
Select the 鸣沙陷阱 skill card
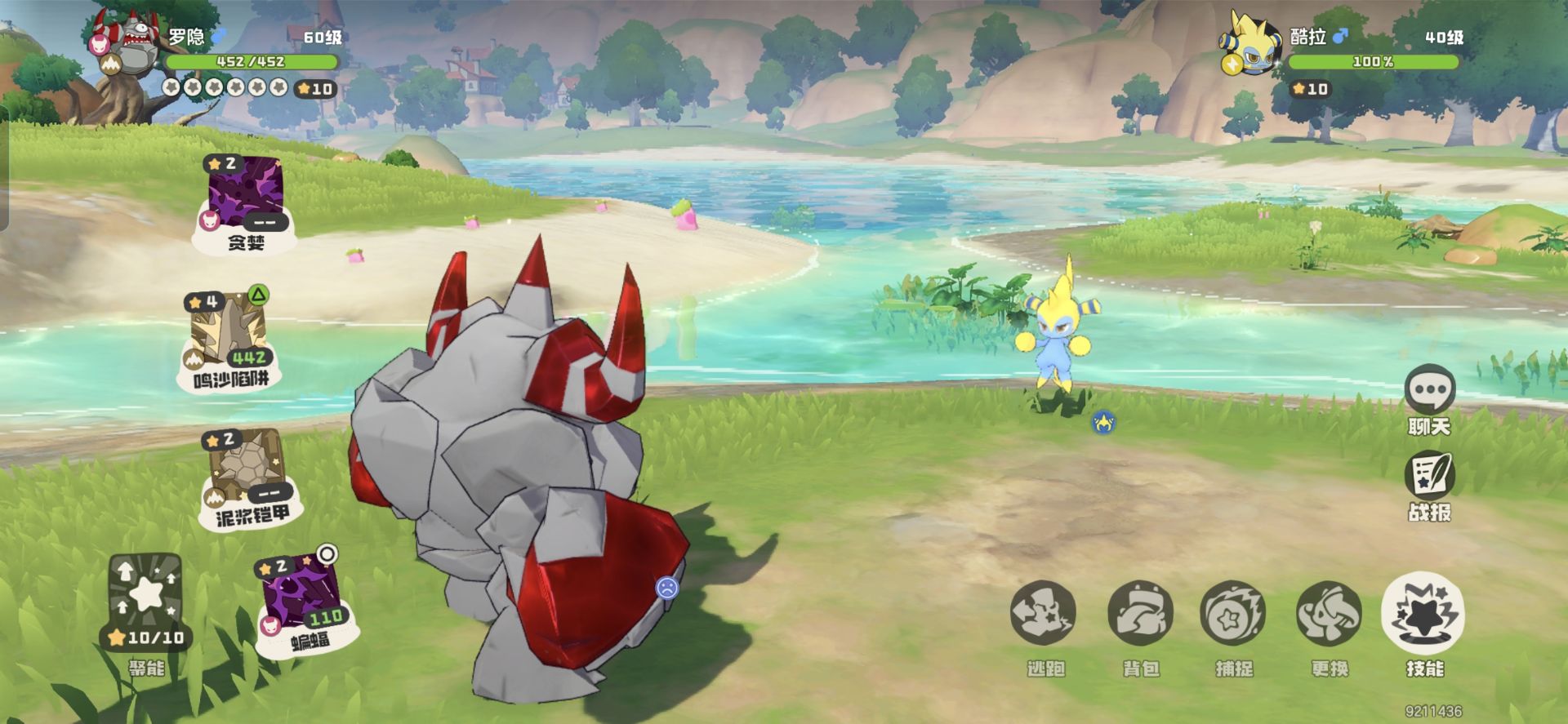pos(230,333)
